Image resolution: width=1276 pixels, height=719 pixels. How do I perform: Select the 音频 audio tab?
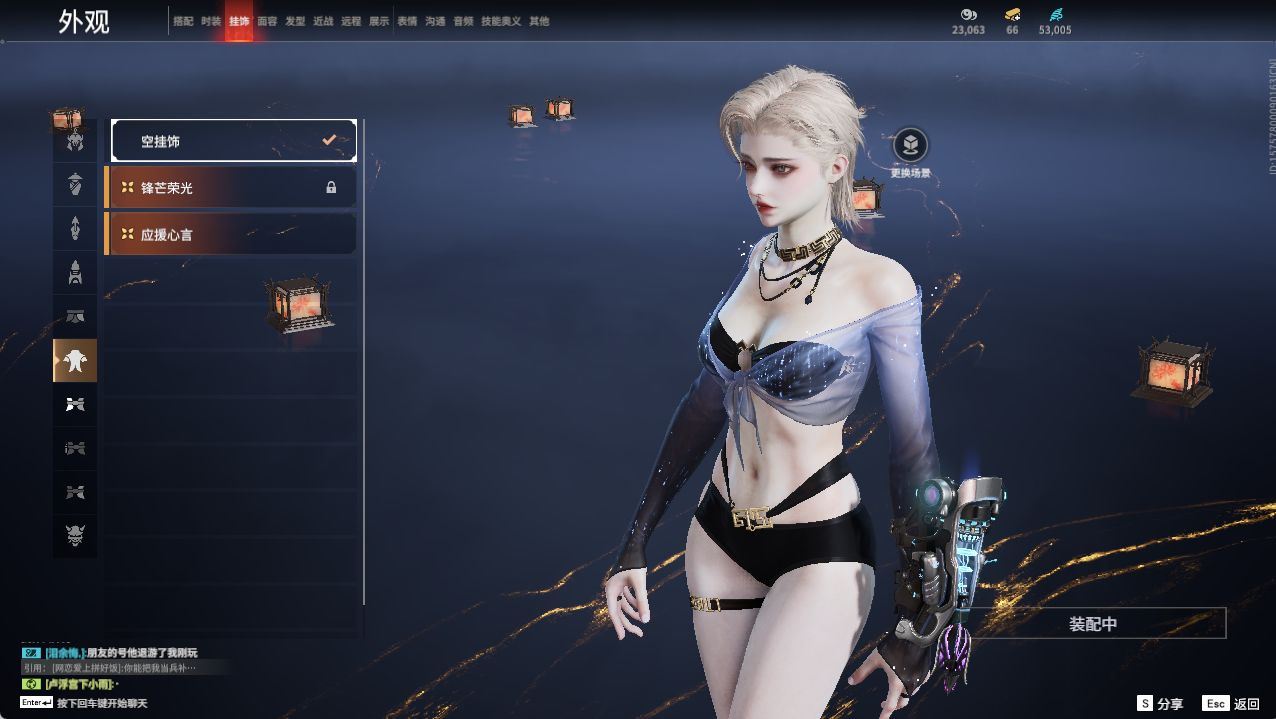click(463, 21)
